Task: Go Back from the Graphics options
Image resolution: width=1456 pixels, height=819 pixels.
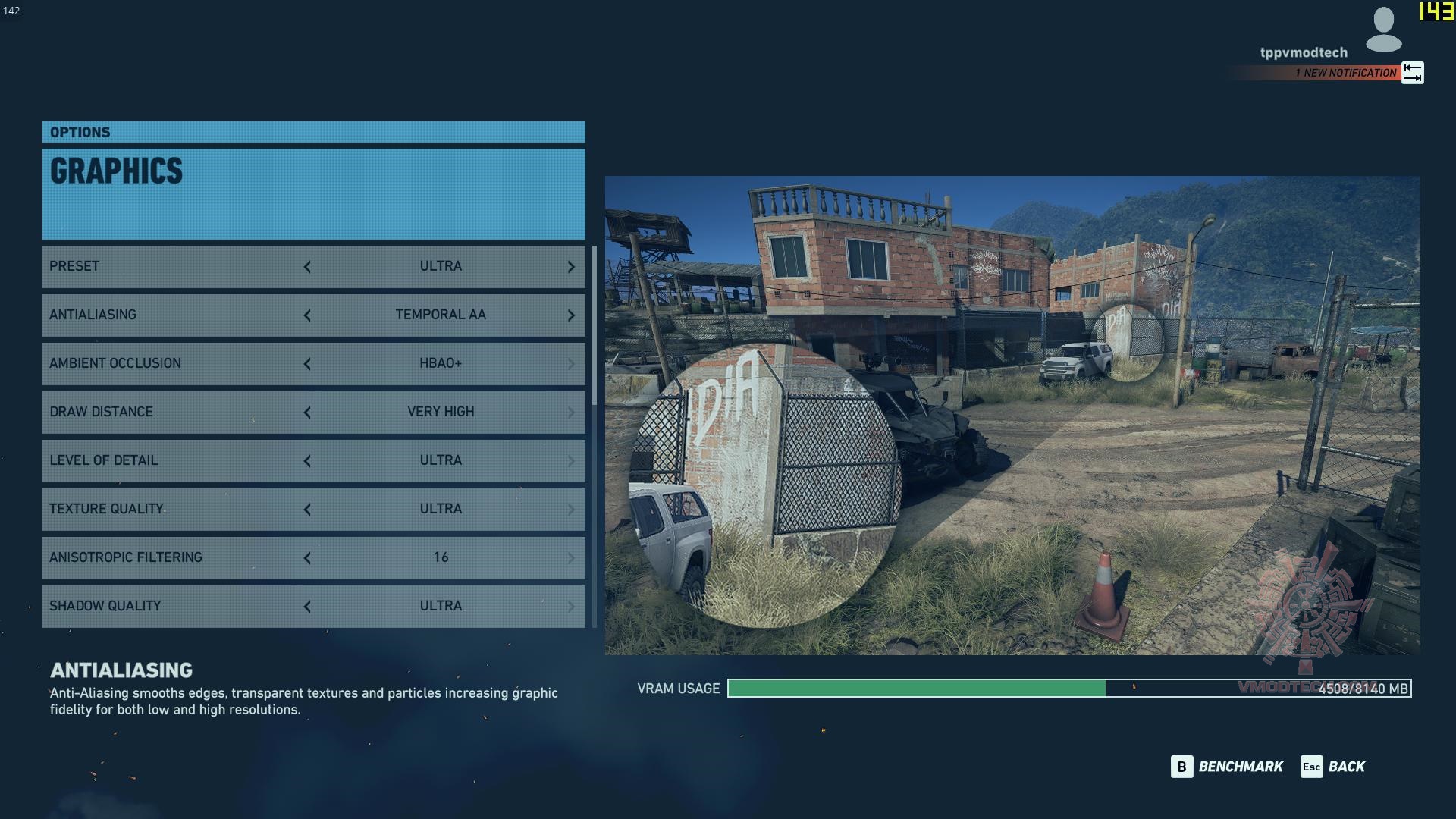Action: click(x=1333, y=767)
